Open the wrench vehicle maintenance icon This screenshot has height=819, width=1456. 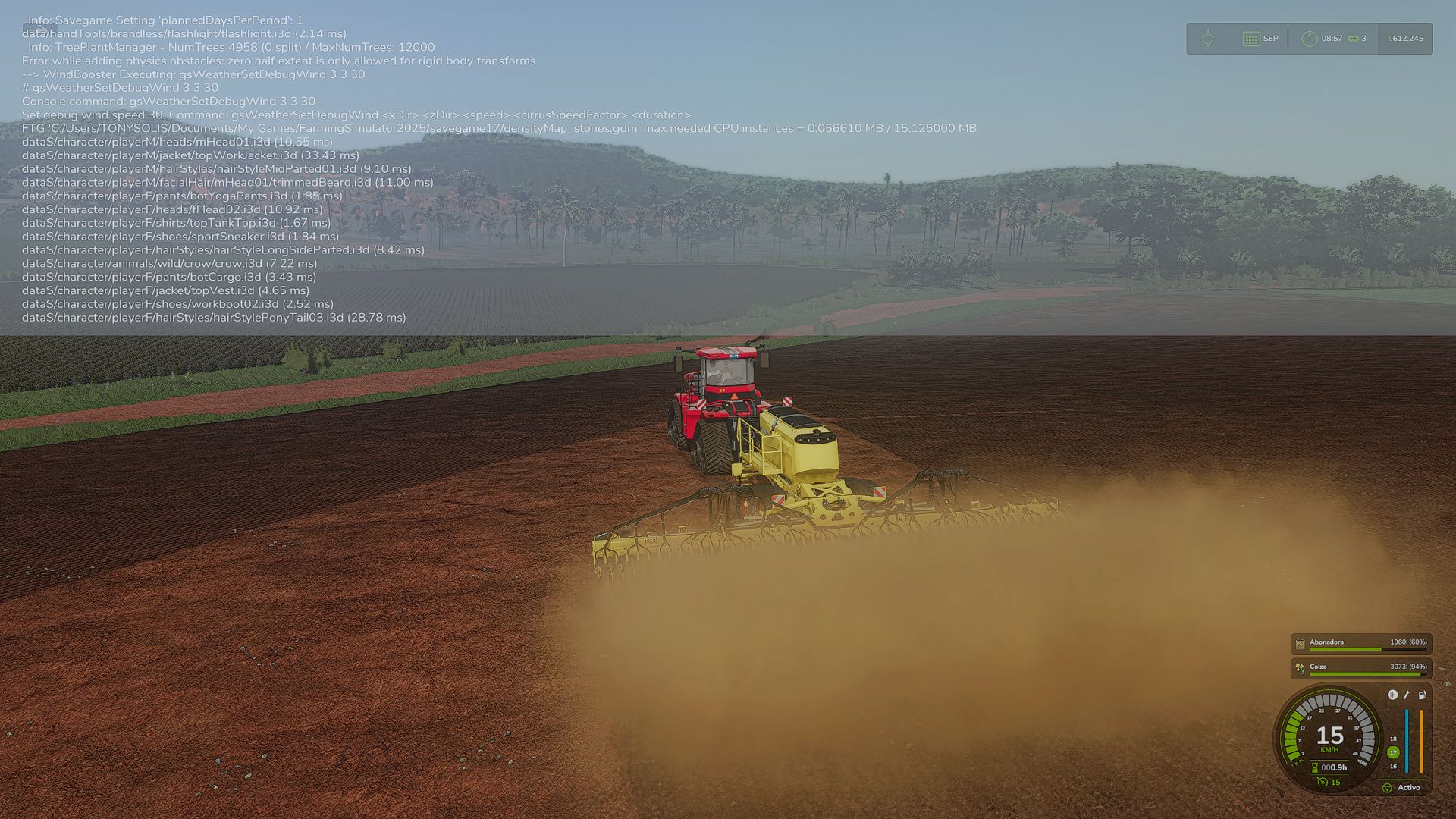tap(1407, 695)
